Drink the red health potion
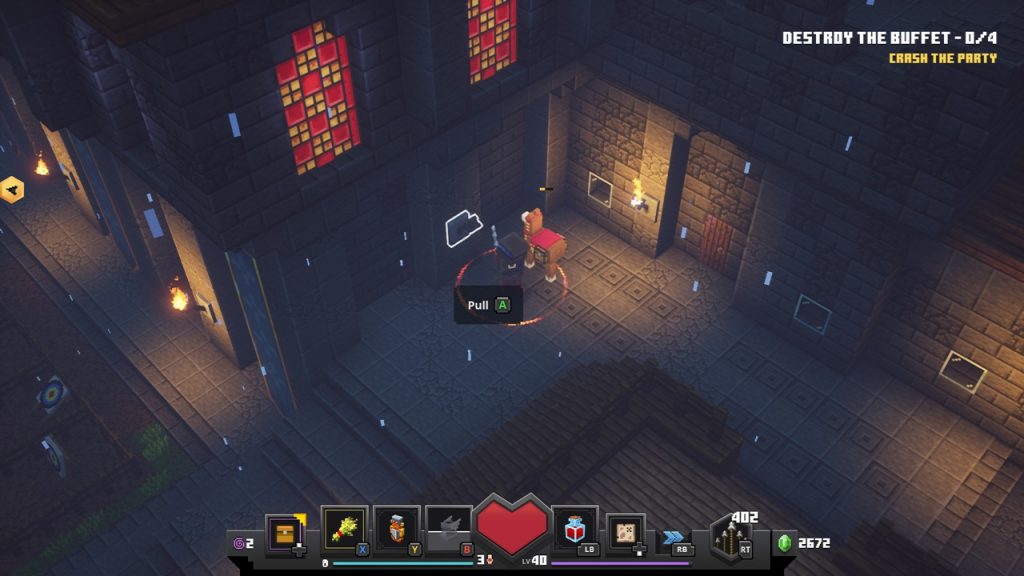 coord(574,528)
